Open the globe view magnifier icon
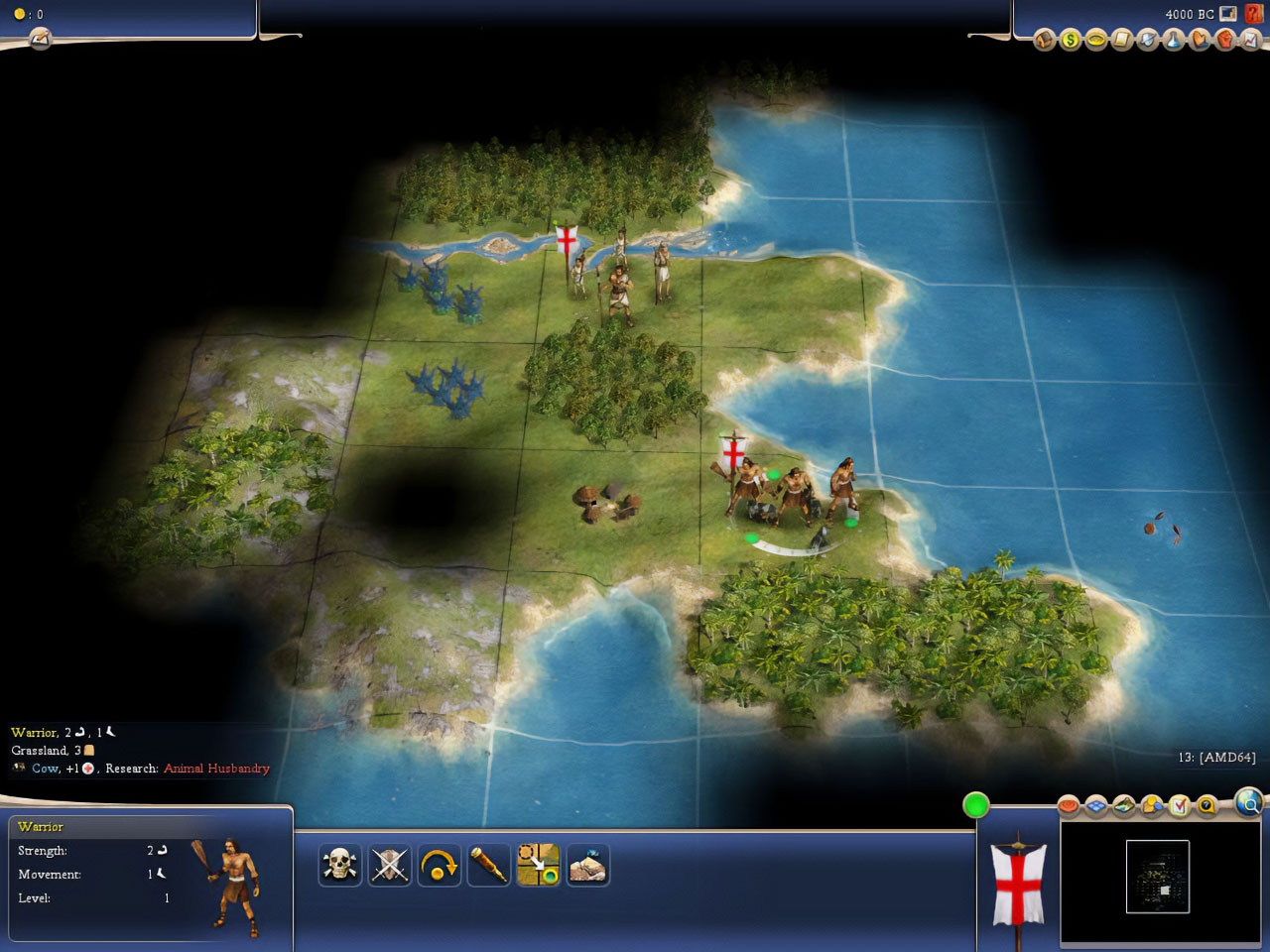Viewport: 1270px width, 952px height. point(1248,801)
